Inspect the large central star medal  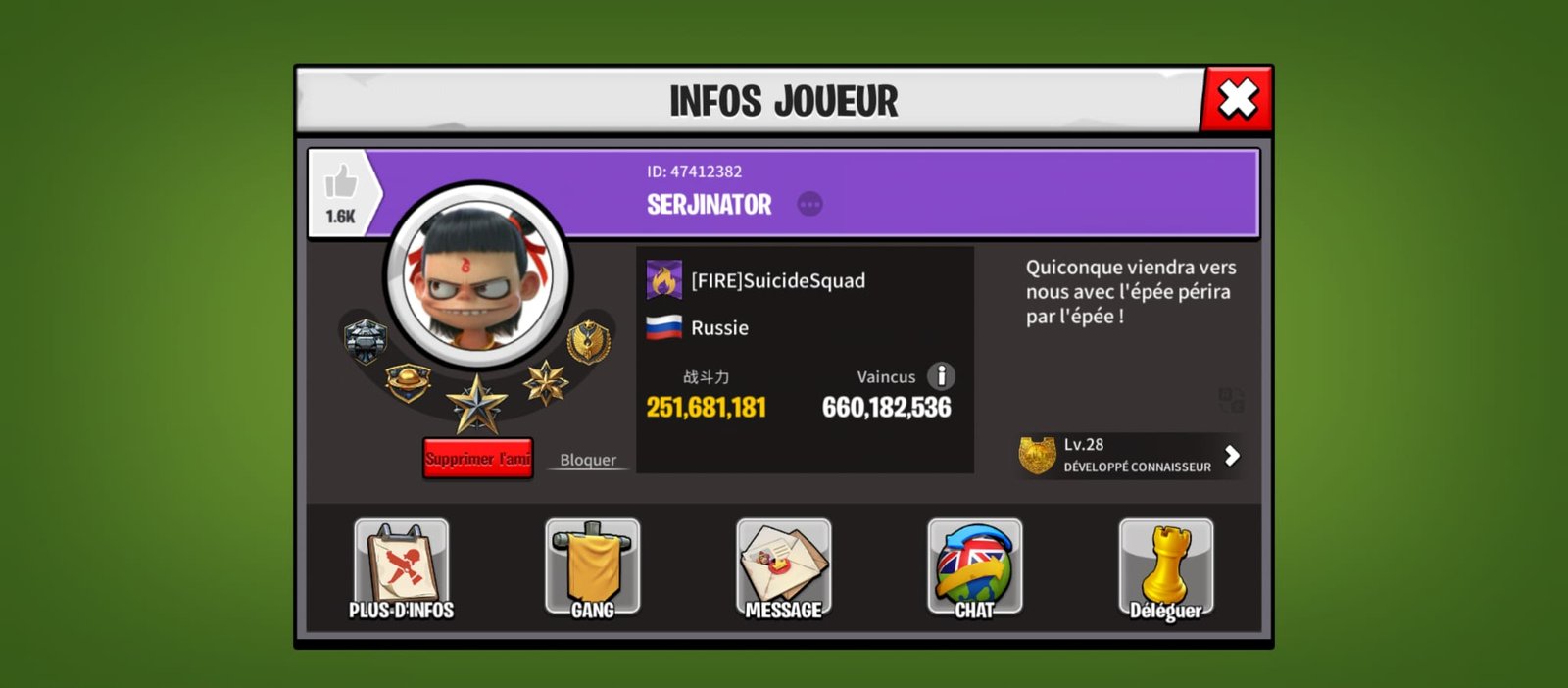pos(476,405)
